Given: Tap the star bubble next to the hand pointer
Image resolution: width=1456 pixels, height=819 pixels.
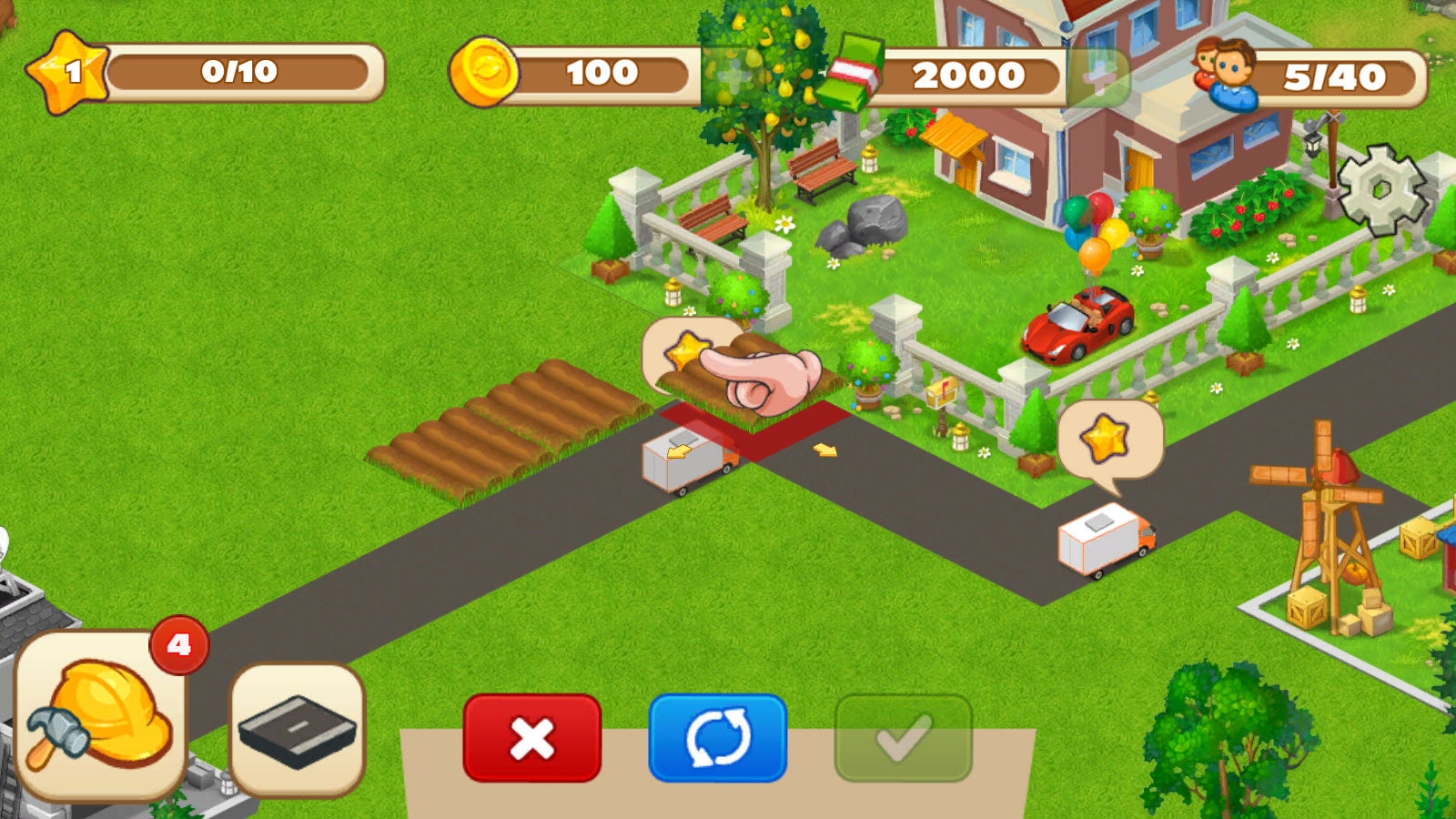Looking at the screenshot, I should tap(687, 350).
